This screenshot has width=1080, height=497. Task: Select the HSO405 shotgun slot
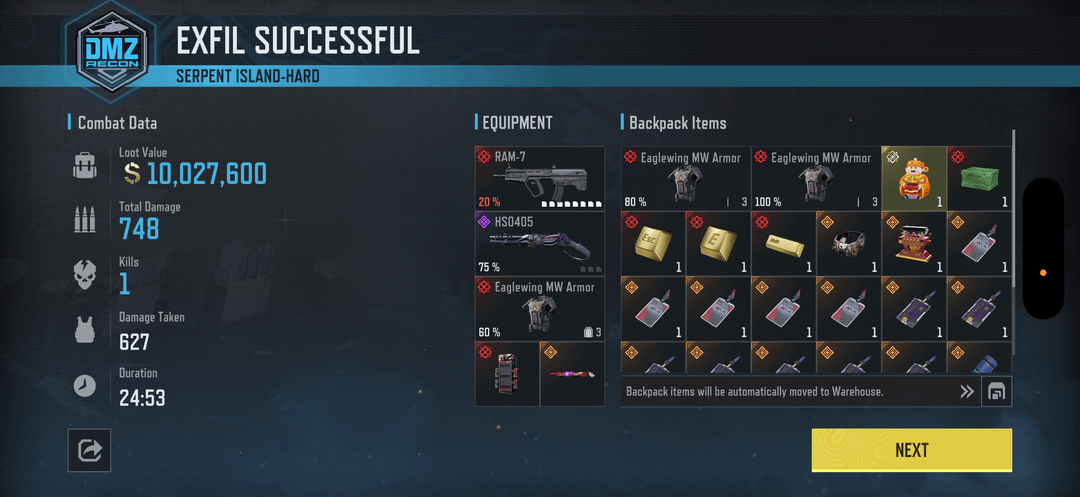click(x=540, y=243)
